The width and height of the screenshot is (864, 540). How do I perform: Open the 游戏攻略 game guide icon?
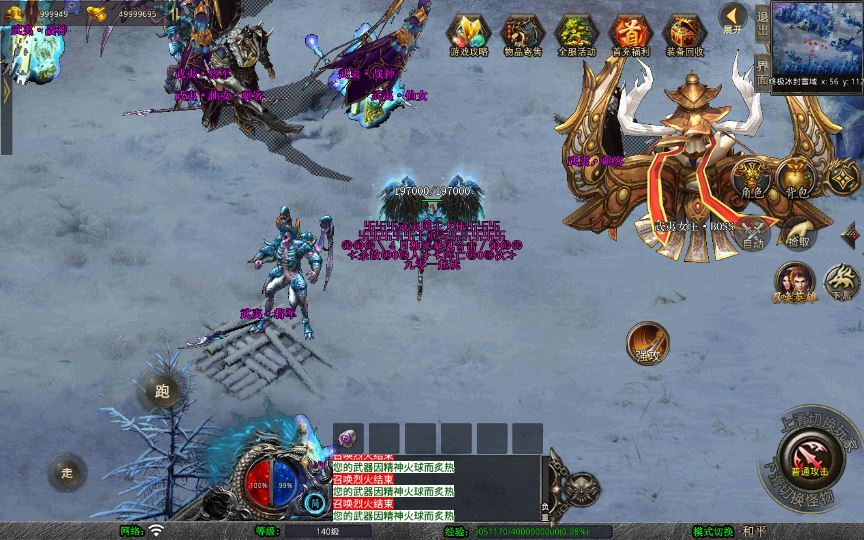[x=468, y=34]
